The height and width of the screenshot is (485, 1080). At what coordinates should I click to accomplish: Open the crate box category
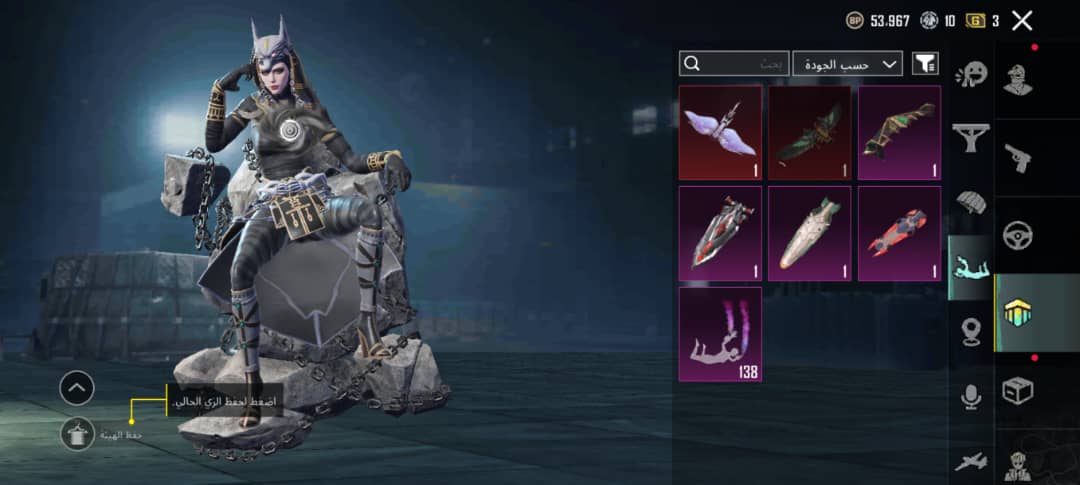coord(1018,391)
